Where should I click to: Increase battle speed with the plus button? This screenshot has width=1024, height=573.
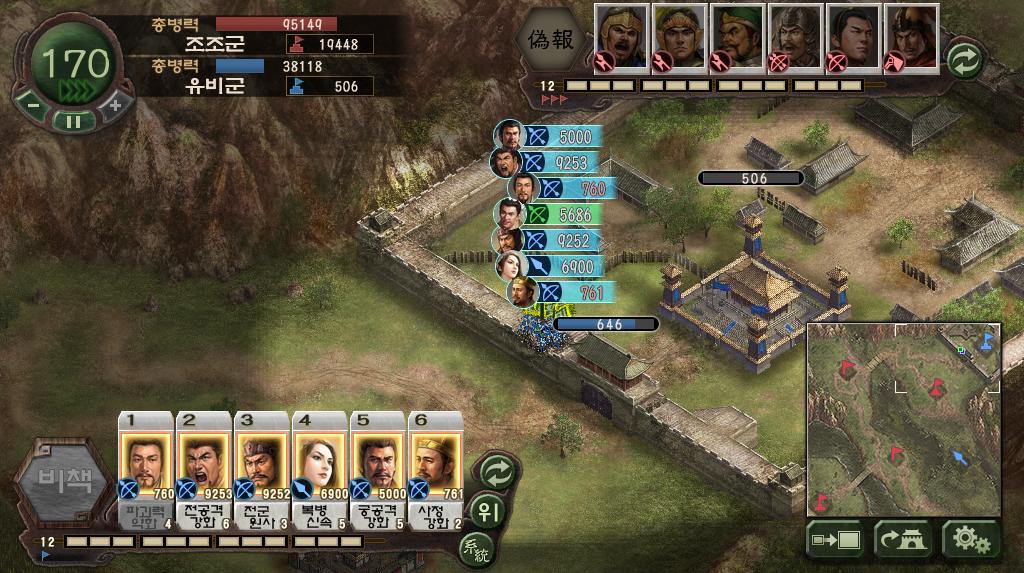[114, 104]
